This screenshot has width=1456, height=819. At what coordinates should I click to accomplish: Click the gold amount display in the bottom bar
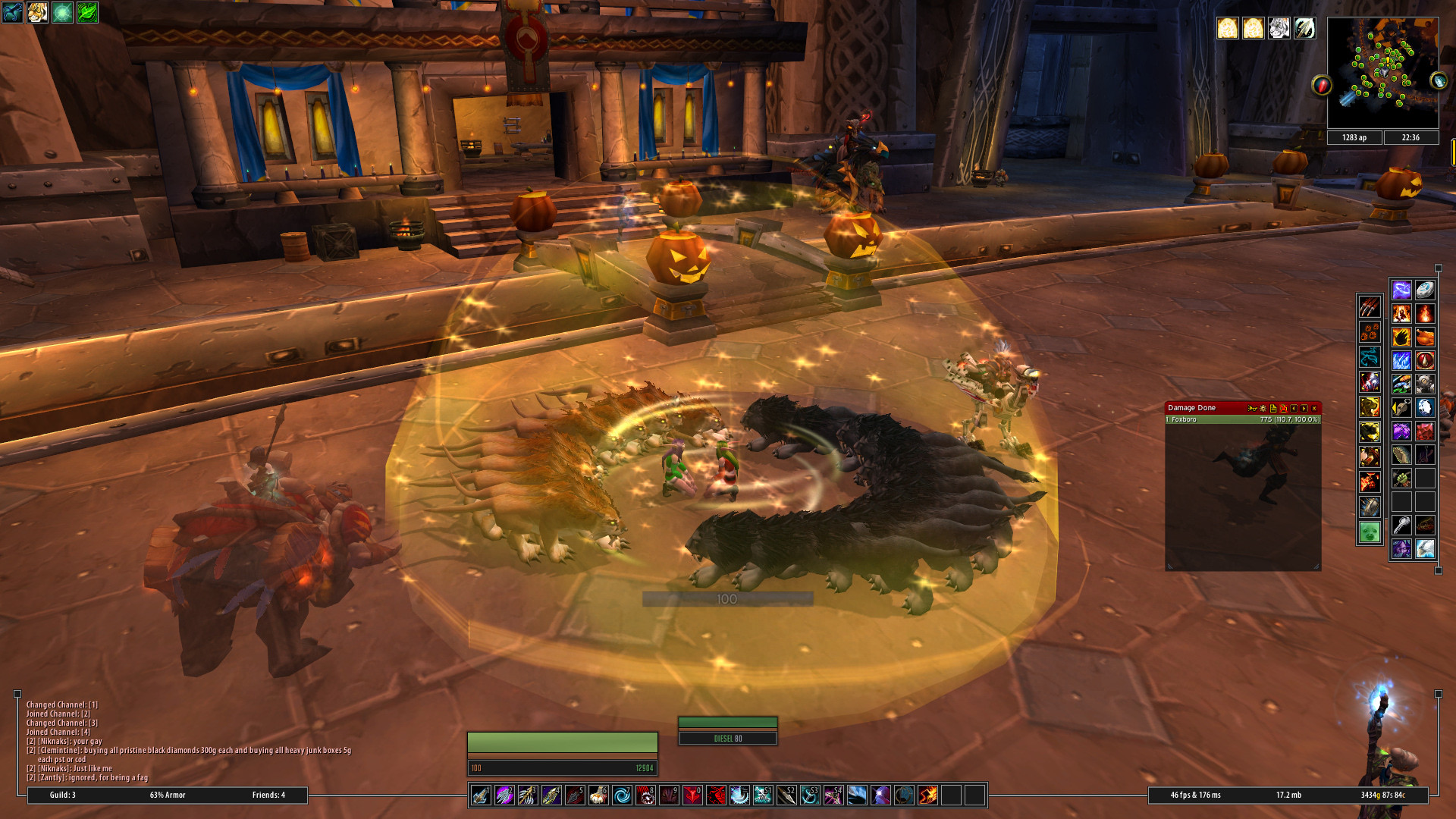1382,795
